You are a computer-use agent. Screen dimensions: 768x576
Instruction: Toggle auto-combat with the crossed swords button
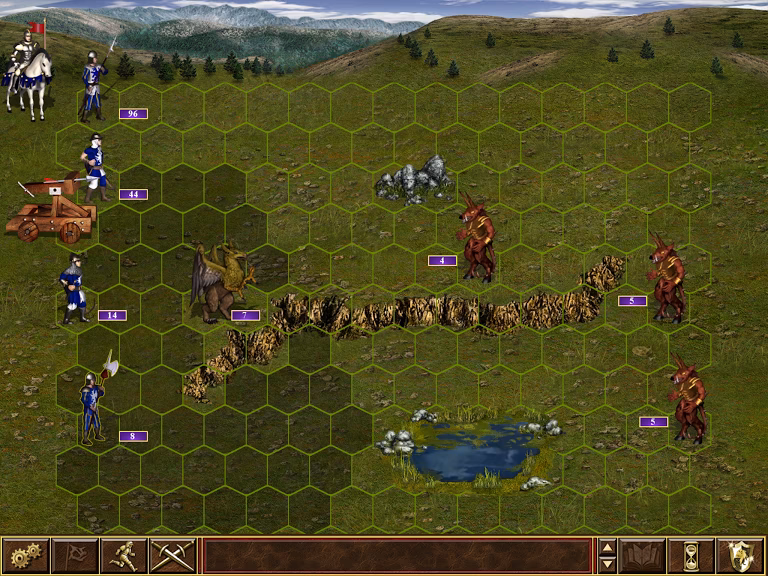[173, 555]
